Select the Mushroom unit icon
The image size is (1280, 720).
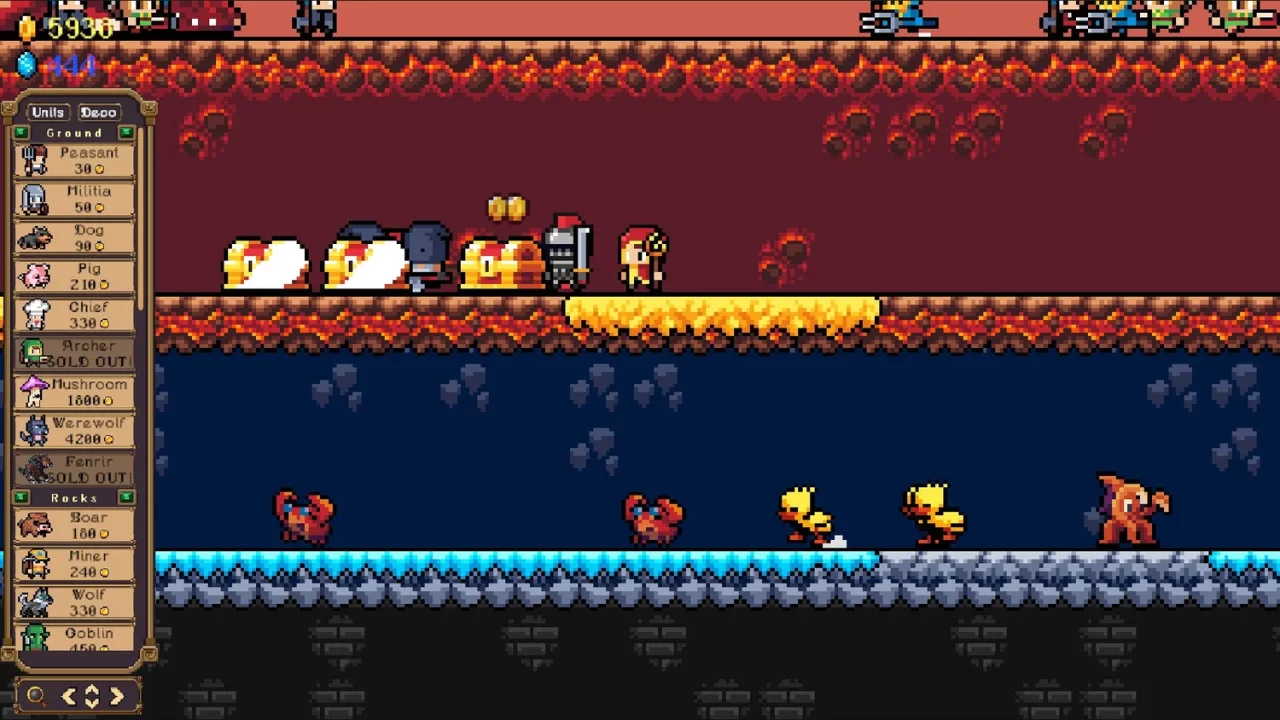(x=75, y=390)
